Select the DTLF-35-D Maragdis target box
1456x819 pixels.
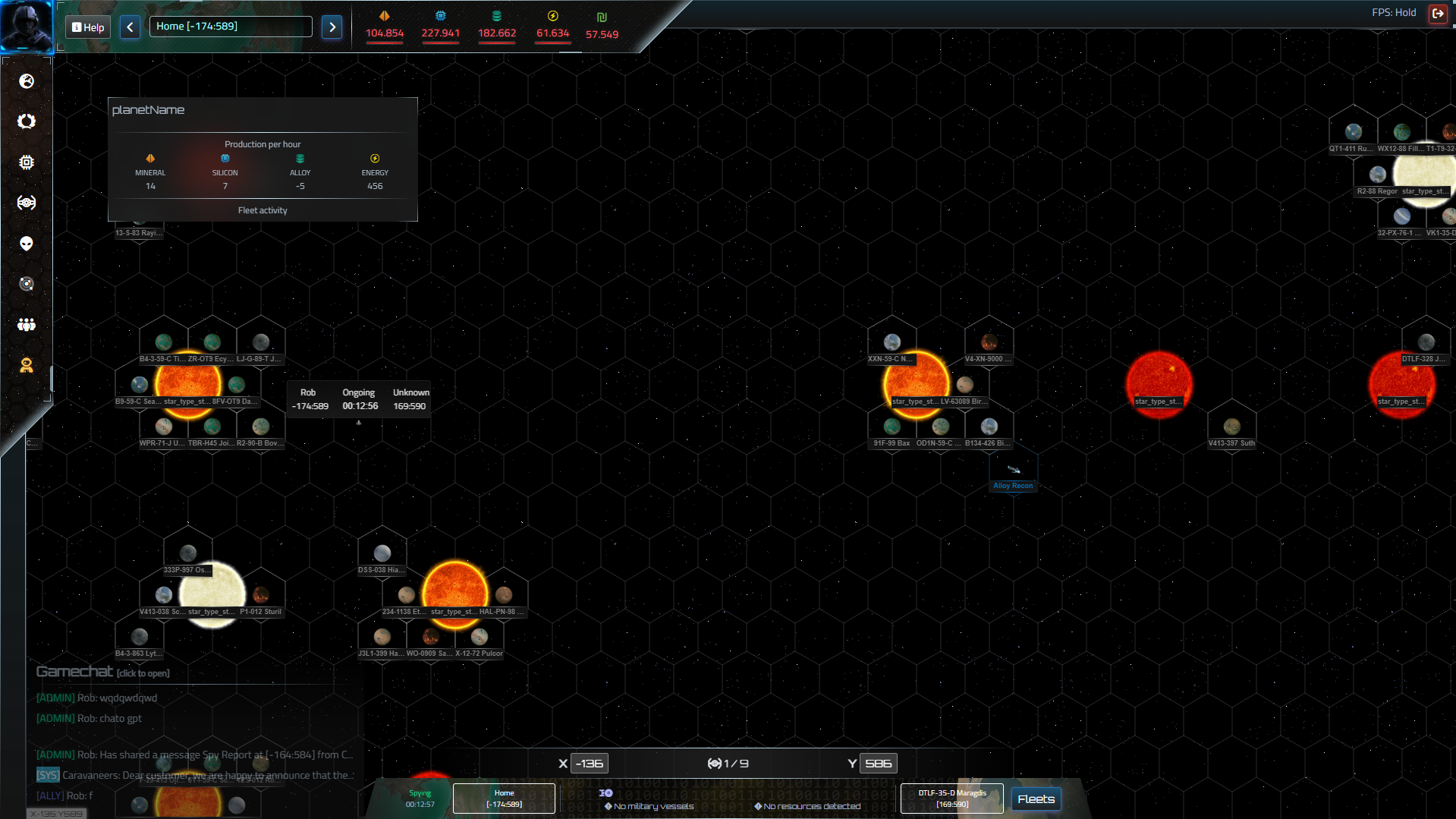[x=951, y=799]
